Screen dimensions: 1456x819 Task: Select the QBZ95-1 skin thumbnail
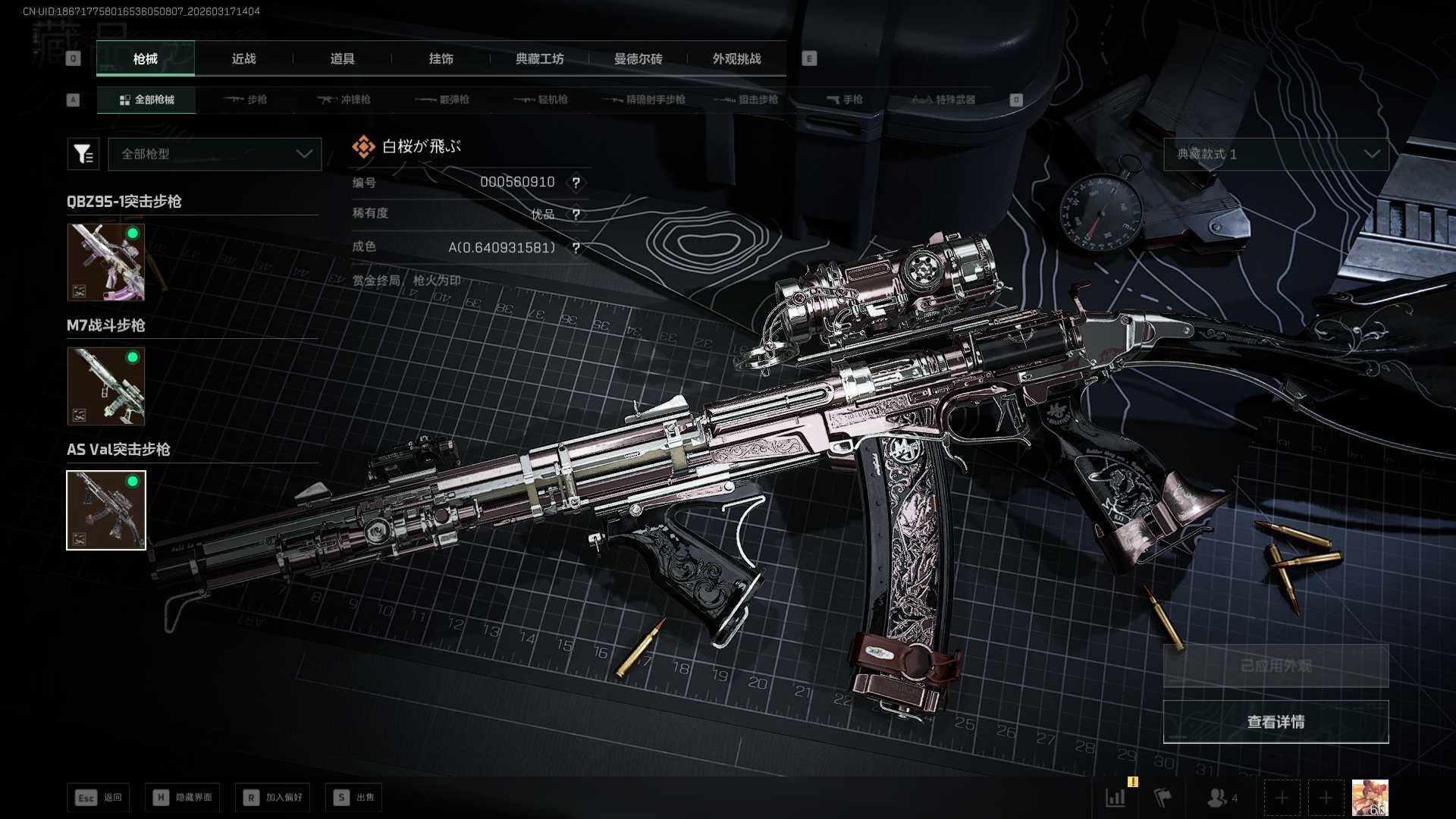[x=106, y=262]
